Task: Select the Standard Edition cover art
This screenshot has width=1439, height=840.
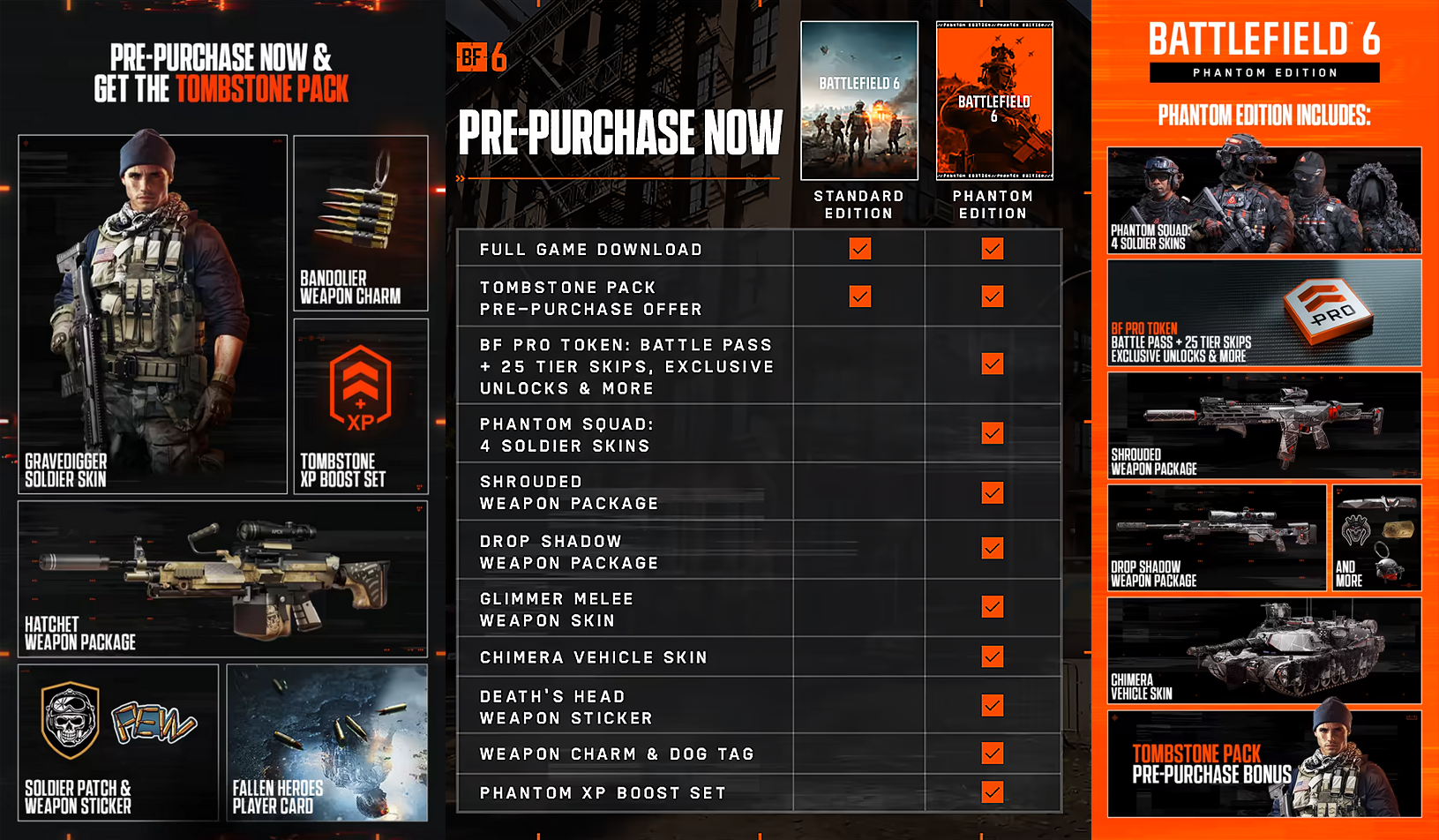Action: tap(858, 101)
